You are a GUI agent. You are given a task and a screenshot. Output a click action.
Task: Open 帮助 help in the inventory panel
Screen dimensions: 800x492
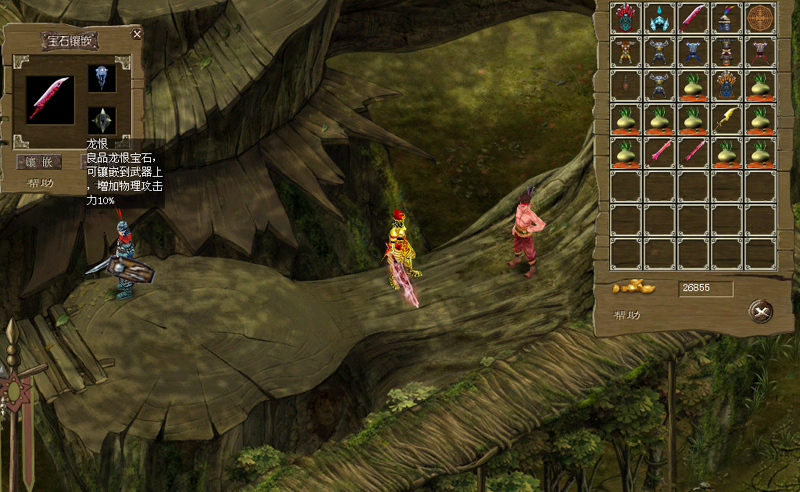click(628, 315)
